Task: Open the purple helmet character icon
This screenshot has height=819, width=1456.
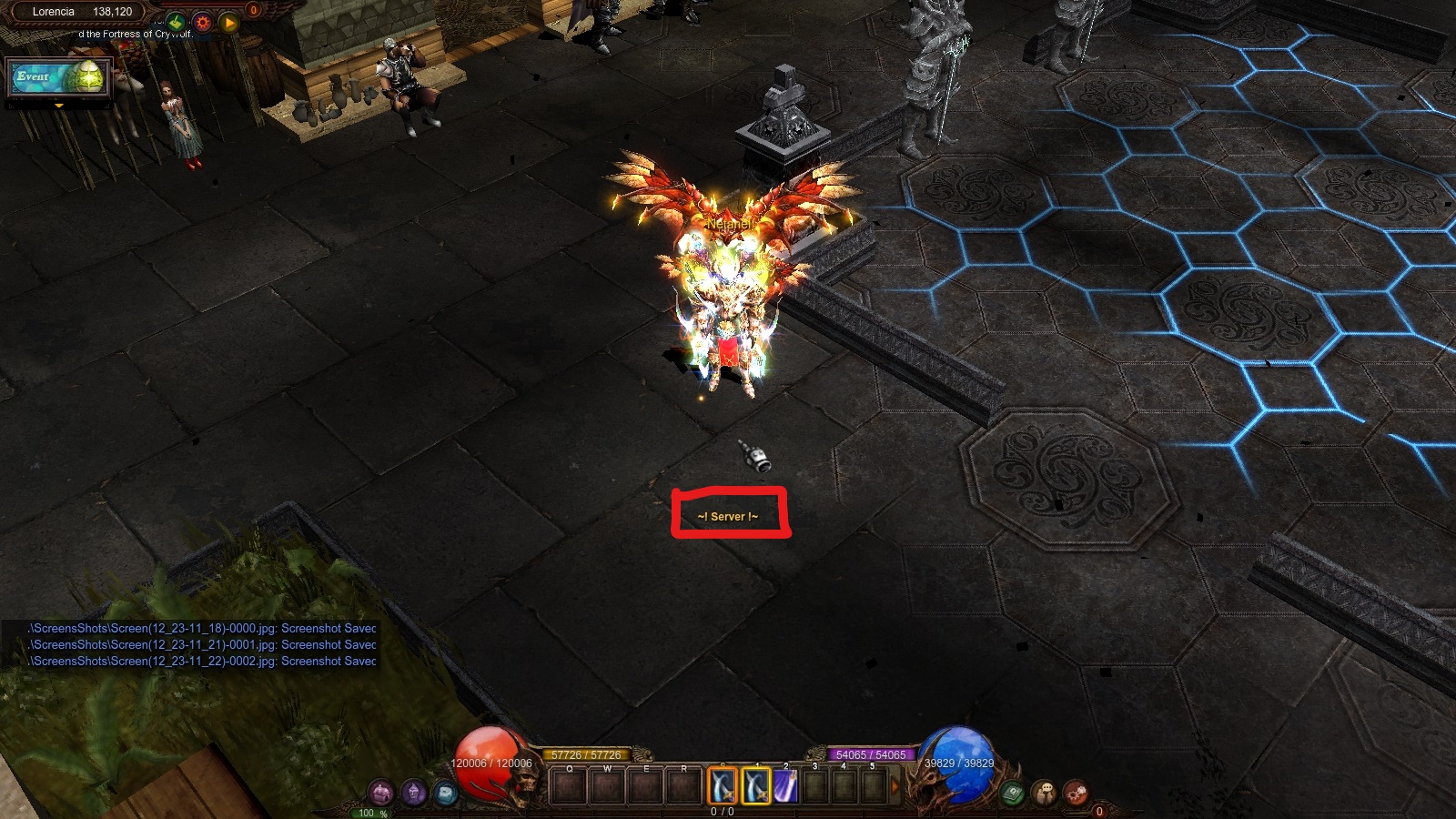Action: (x=414, y=793)
